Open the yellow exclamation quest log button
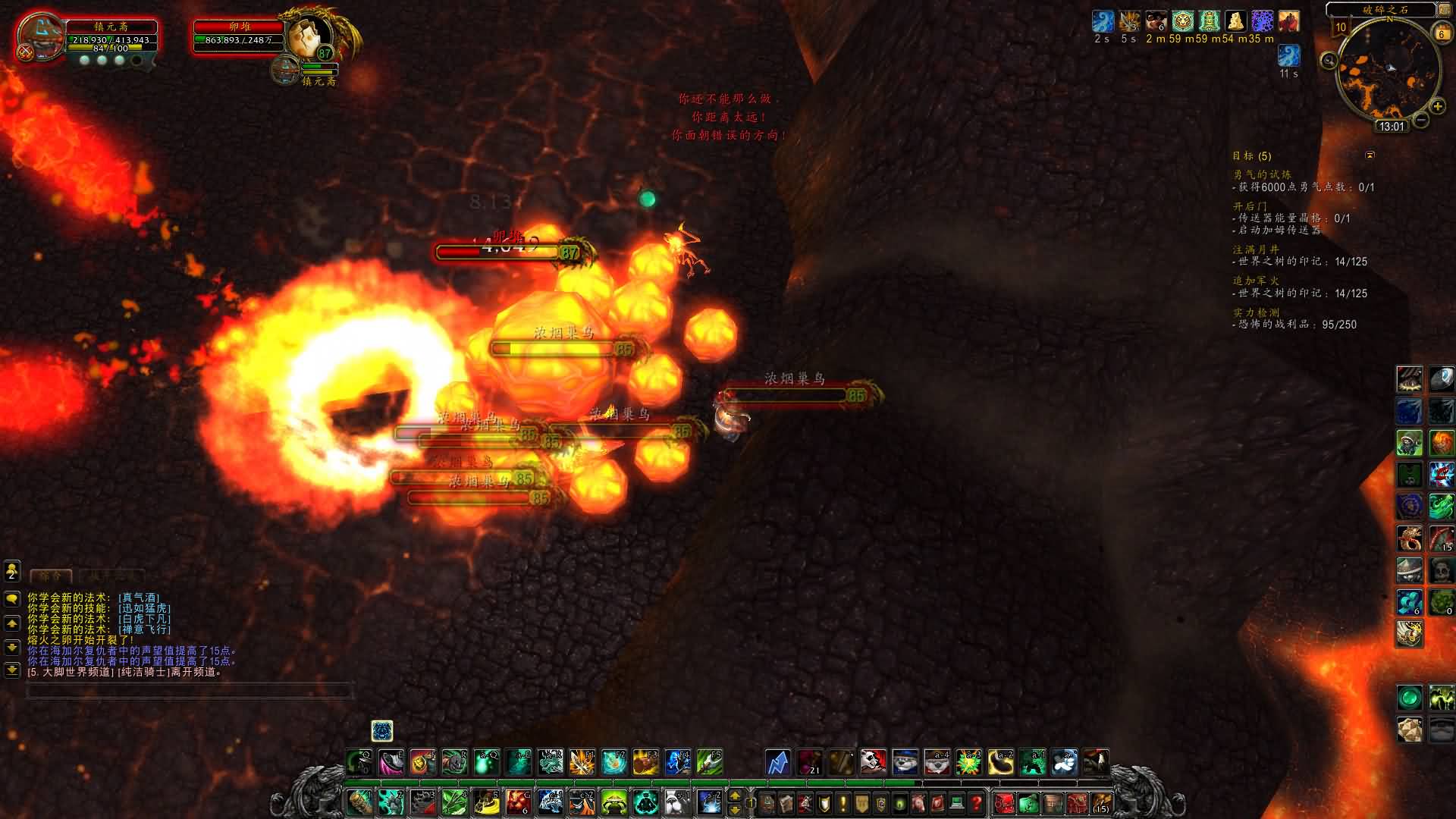This screenshot has width=1456, height=819. [843, 802]
